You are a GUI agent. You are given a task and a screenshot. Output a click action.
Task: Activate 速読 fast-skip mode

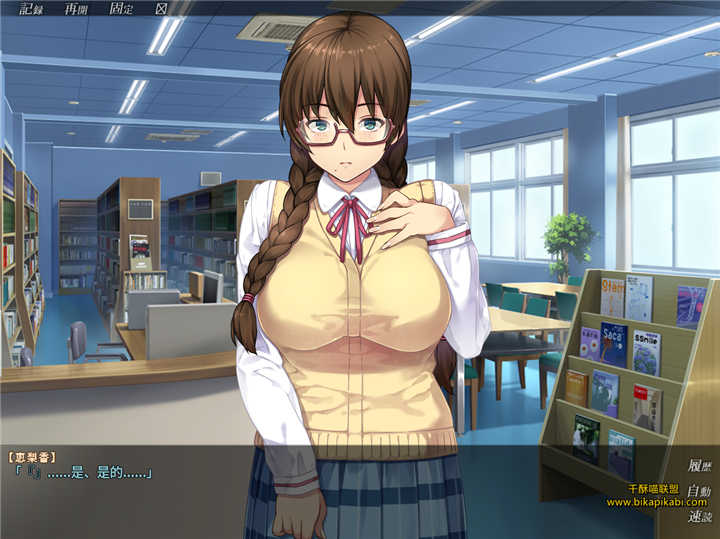click(699, 516)
